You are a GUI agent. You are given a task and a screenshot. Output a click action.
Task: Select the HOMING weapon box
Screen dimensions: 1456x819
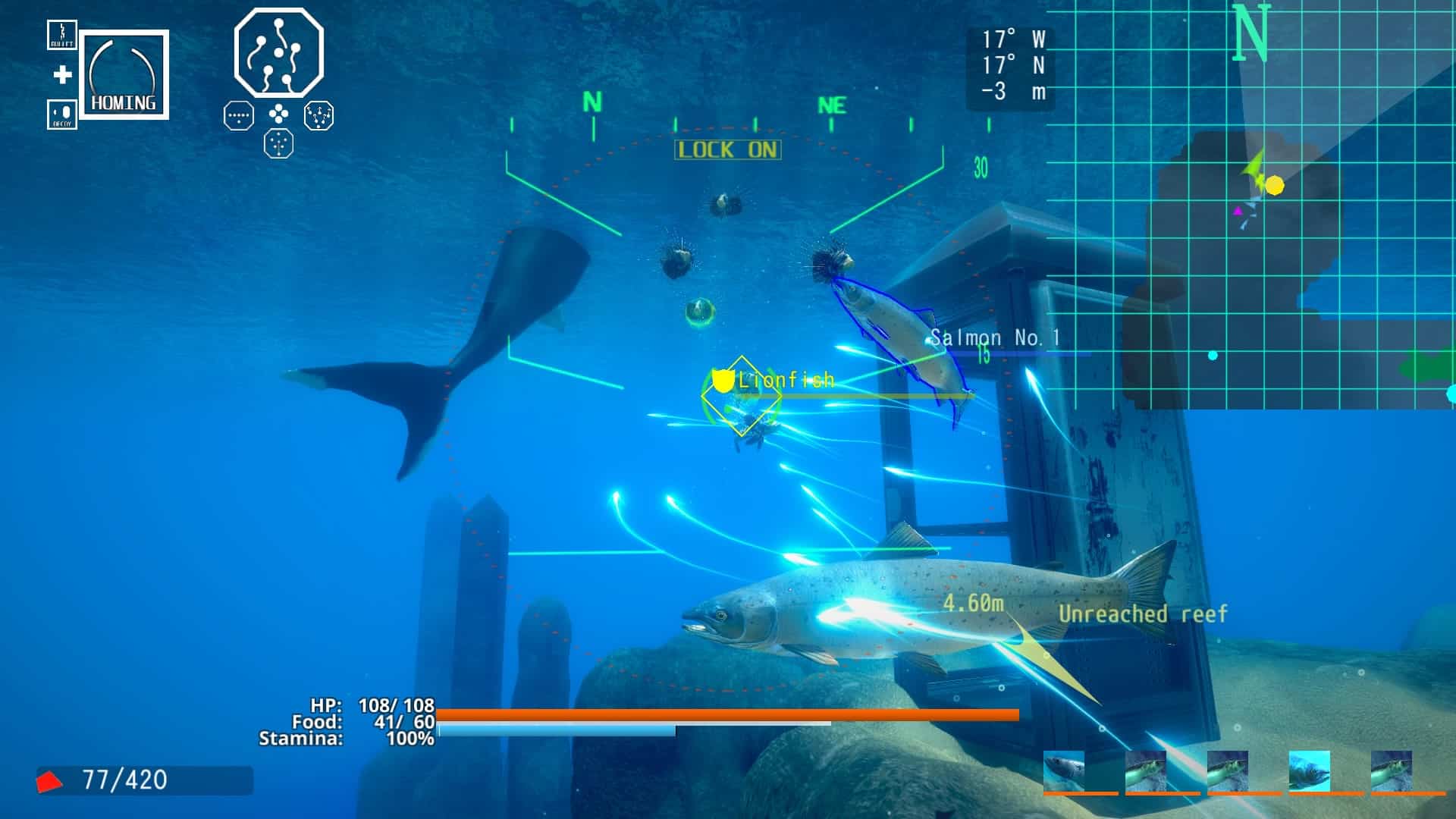pyautogui.click(x=124, y=74)
